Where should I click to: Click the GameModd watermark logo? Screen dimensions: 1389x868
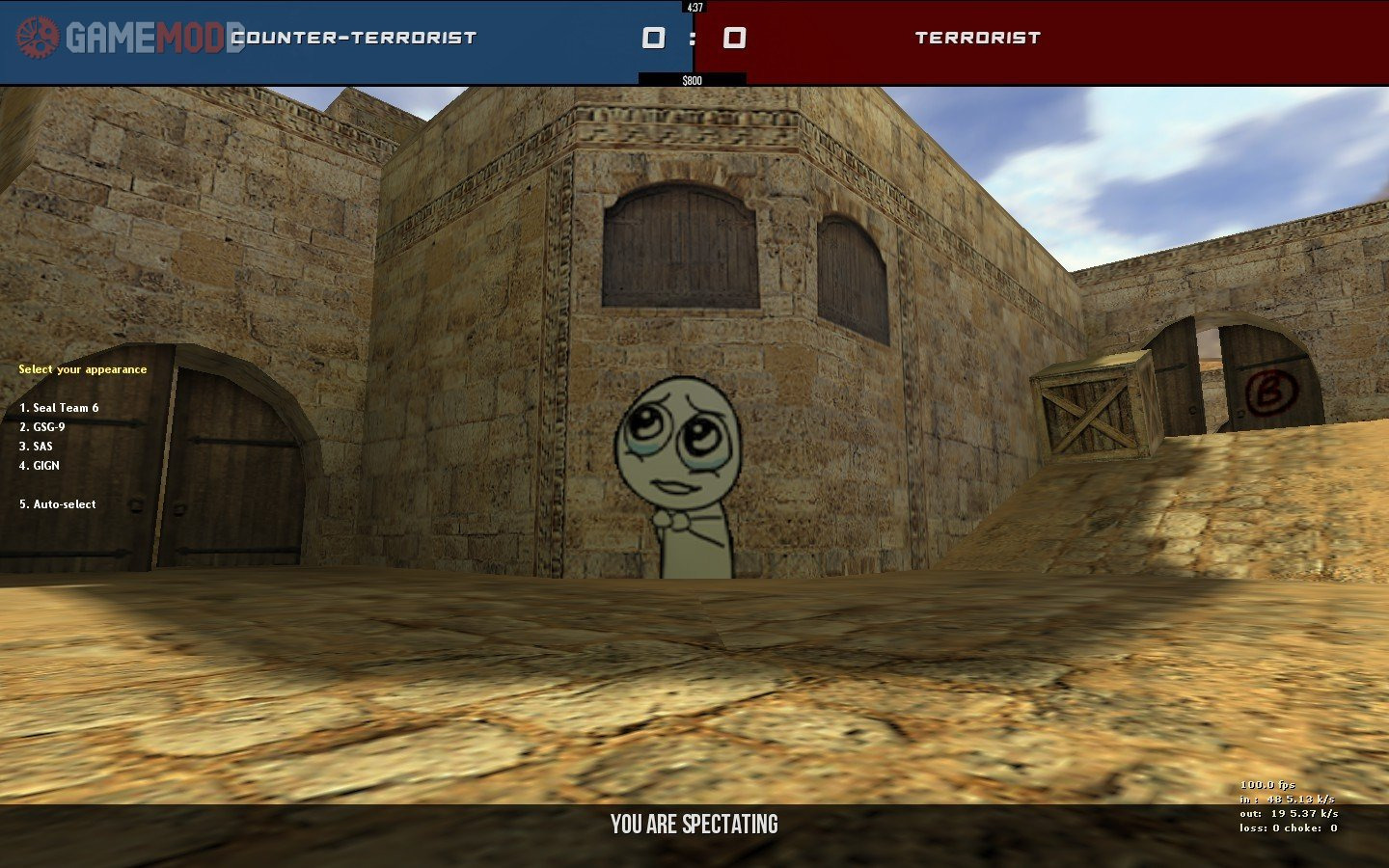(x=129, y=38)
